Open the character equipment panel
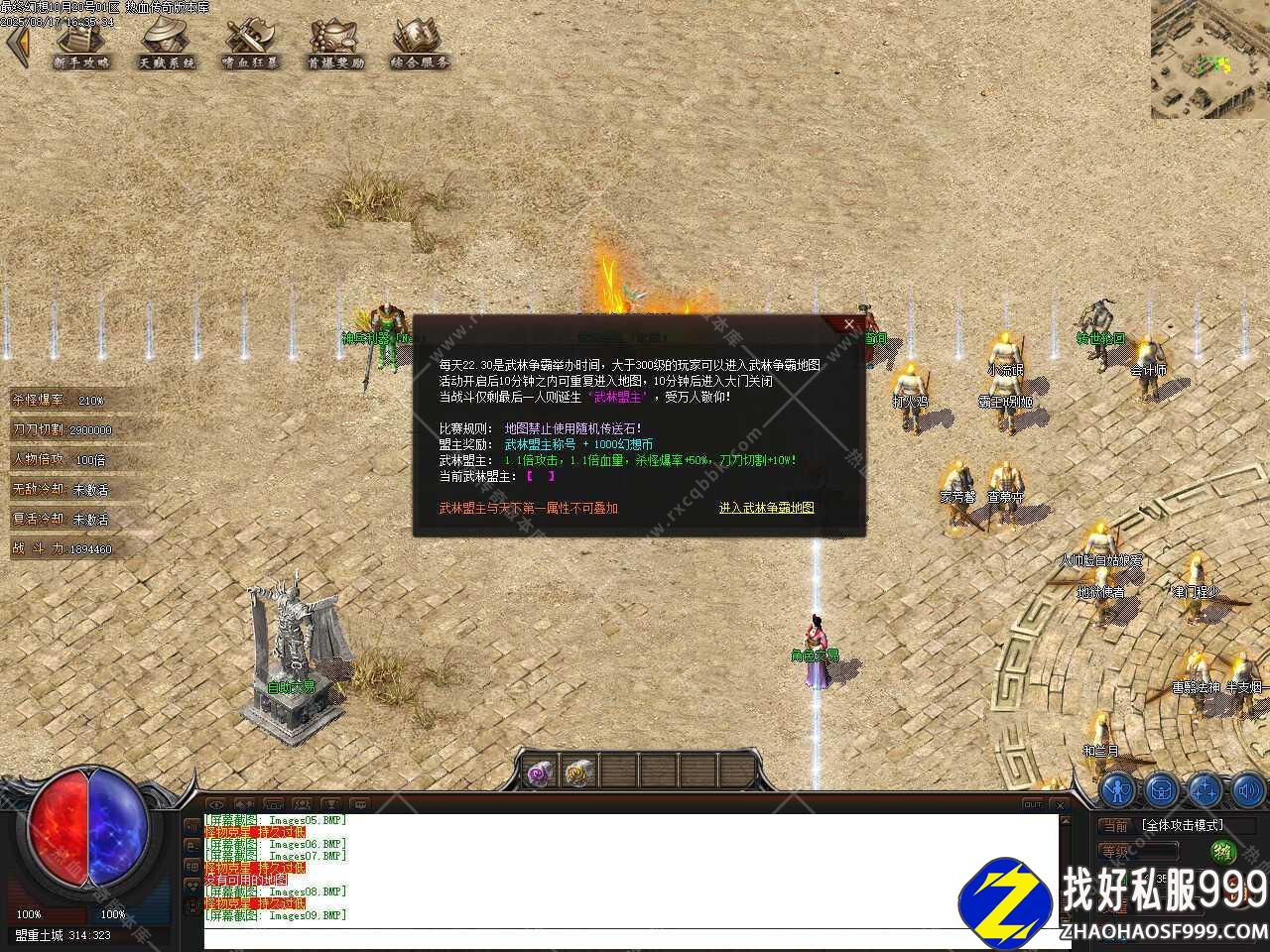Screen dimensions: 1270x952 coord(1118,790)
